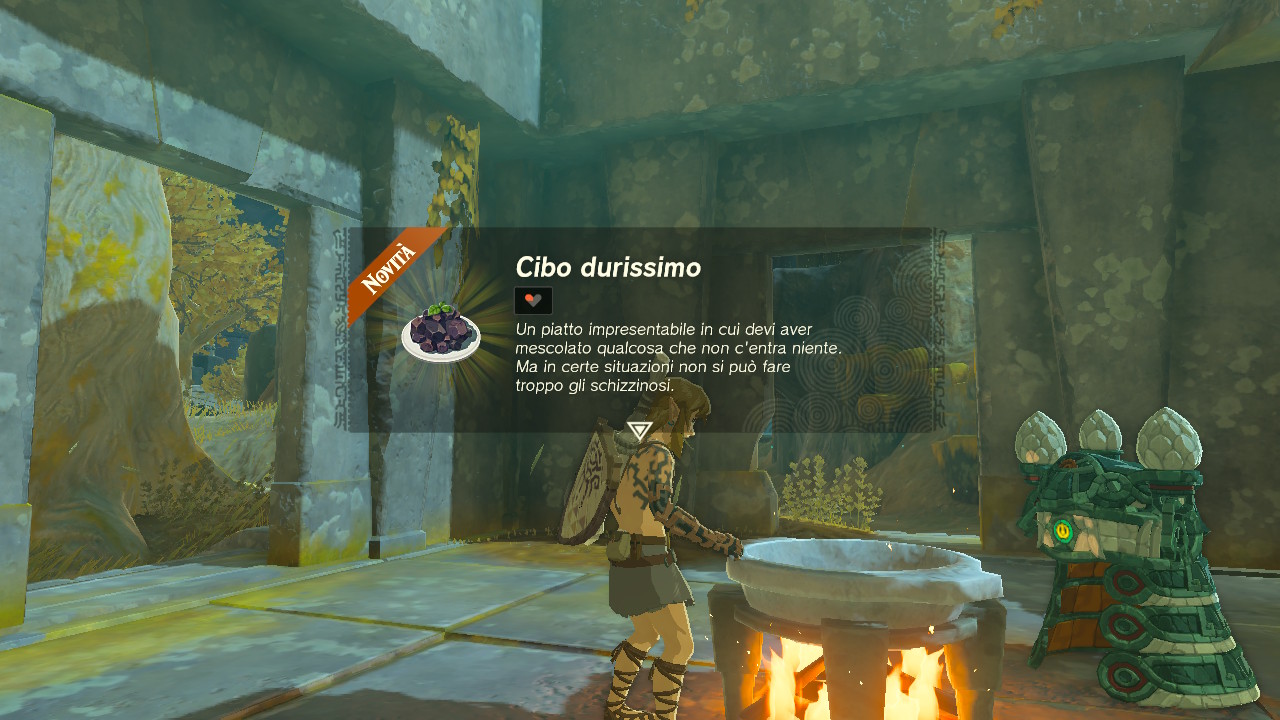Screen dimensions: 1280x720
Task: Select the Cibo durissimo dish icon
Action: pos(441,333)
